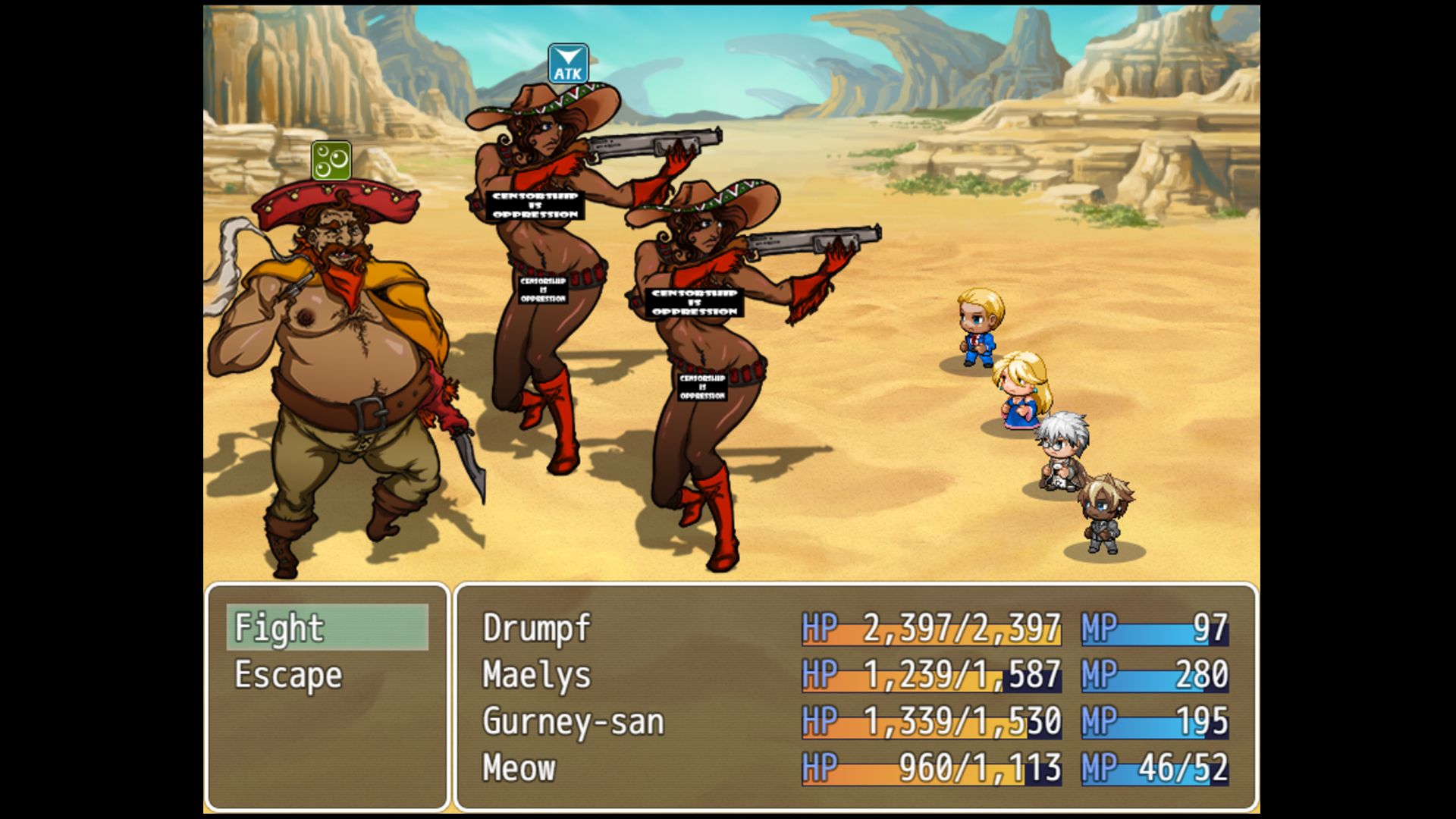This screenshot has height=819, width=1456.
Task: Pick Gurney-san's party status row
Action: click(x=855, y=721)
